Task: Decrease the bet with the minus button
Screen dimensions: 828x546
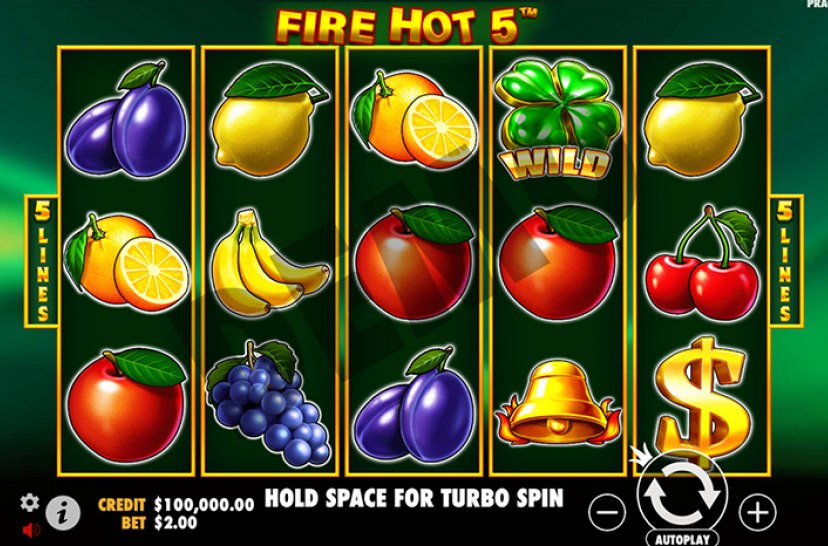Action: click(x=606, y=513)
